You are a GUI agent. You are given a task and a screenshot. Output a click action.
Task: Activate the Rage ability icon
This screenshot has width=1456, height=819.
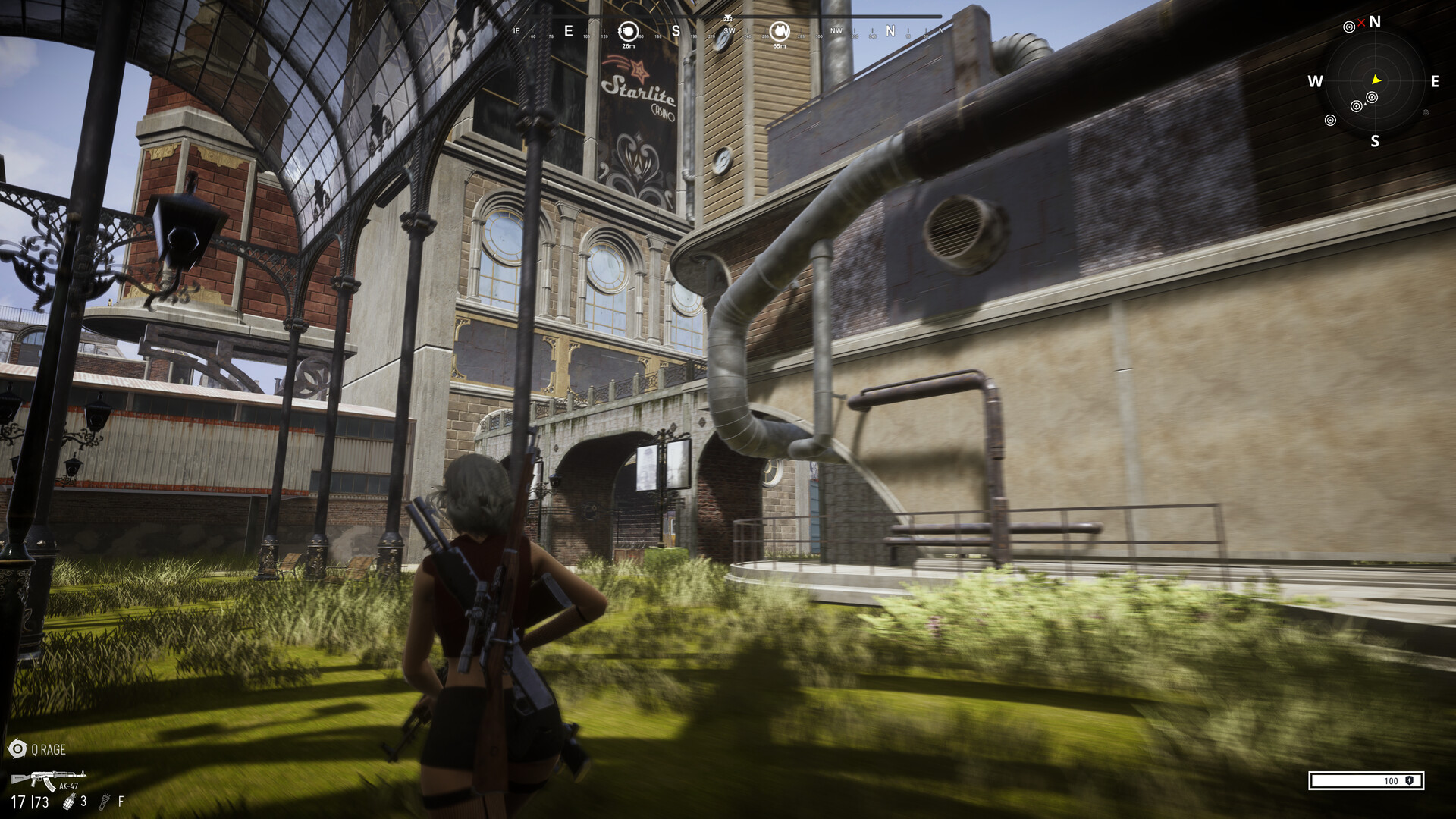click(x=17, y=749)
